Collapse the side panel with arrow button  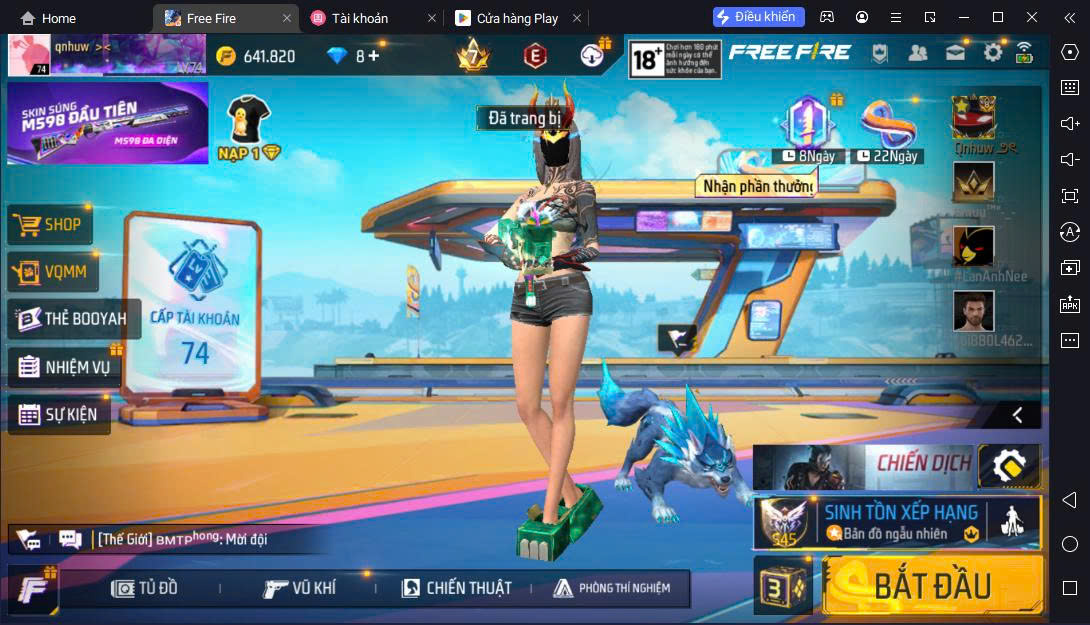(x=1017, y=414)
